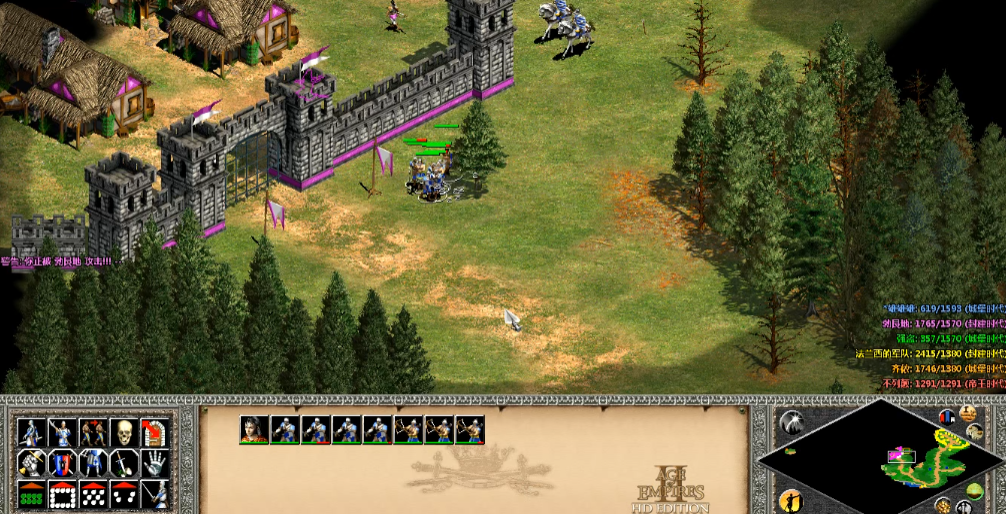The image size is (1006, 514).
Task: Select the knight helmet guard command
Action: 93,463
